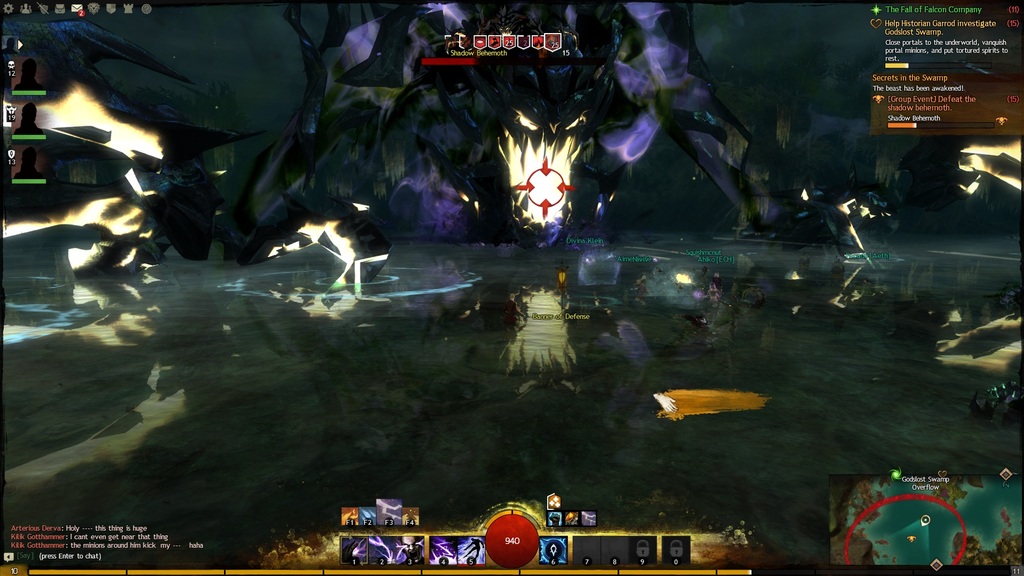Switch to the F2 water attunement
Image resolution: width=1024 pixels, height=576 pixels.
[368, 517]
